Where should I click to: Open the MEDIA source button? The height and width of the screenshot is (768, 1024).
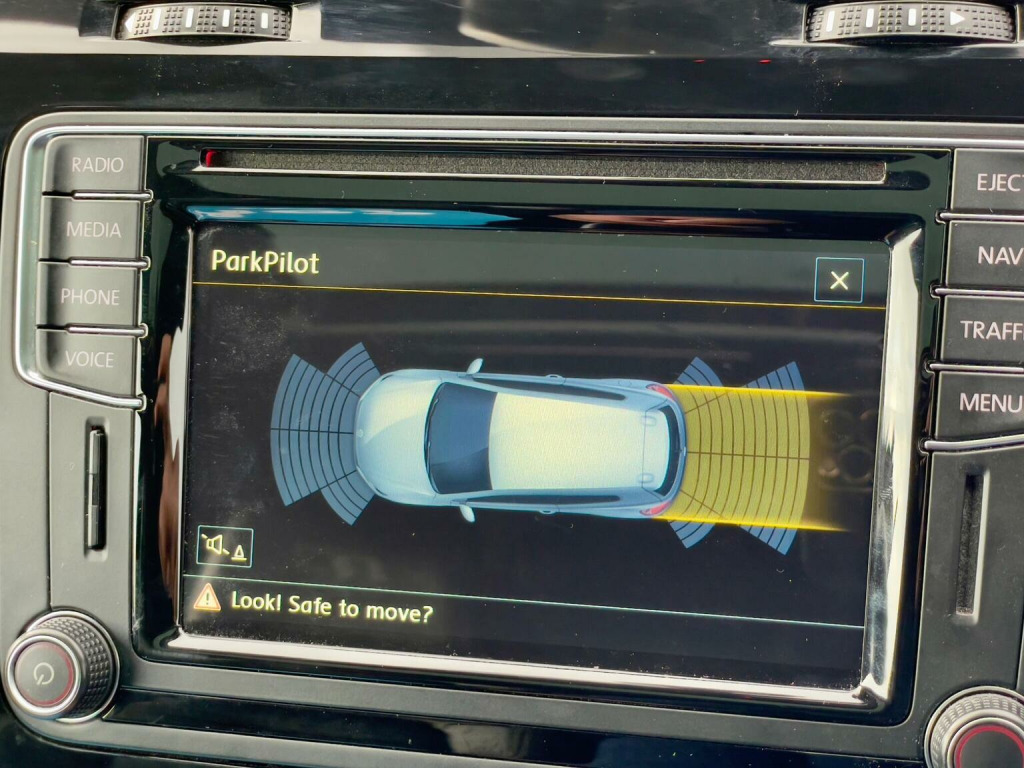pyautogui.click(x=93, y=230)
